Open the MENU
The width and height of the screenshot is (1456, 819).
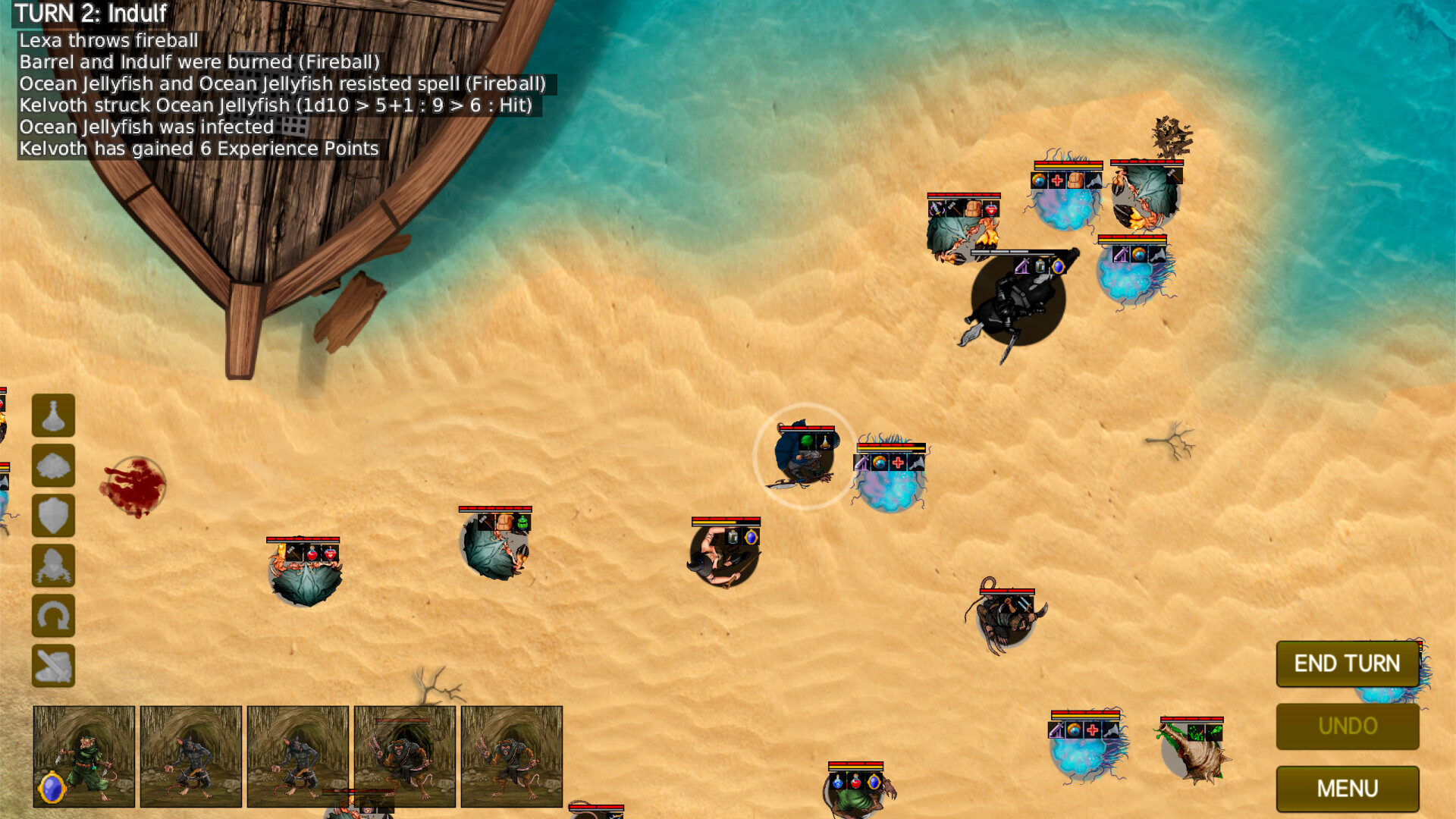(x=1348, y=789)
